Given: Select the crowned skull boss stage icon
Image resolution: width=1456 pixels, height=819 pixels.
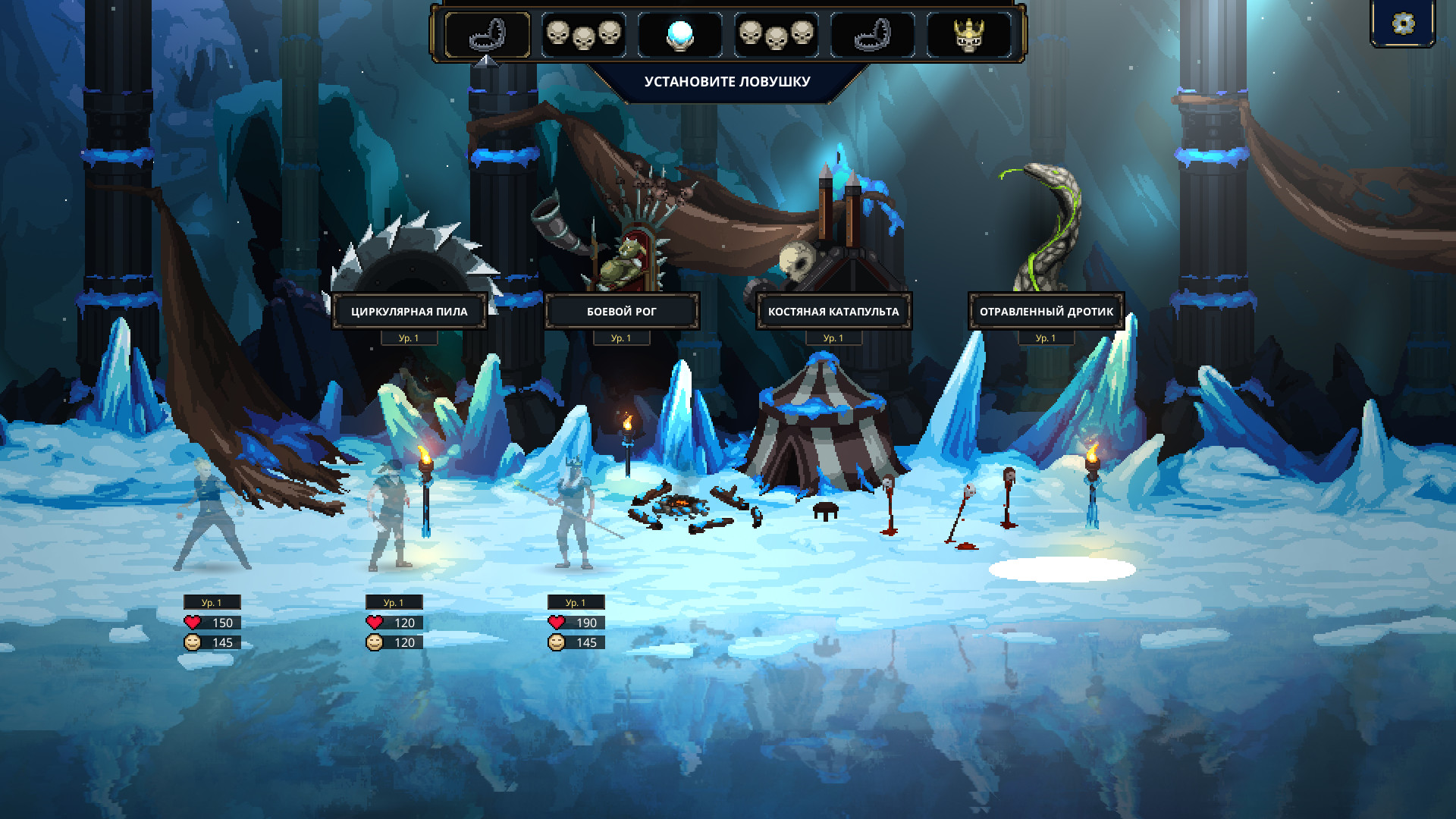Looking at the screenshot, I should pyautogui.click(x=968, y=35).
